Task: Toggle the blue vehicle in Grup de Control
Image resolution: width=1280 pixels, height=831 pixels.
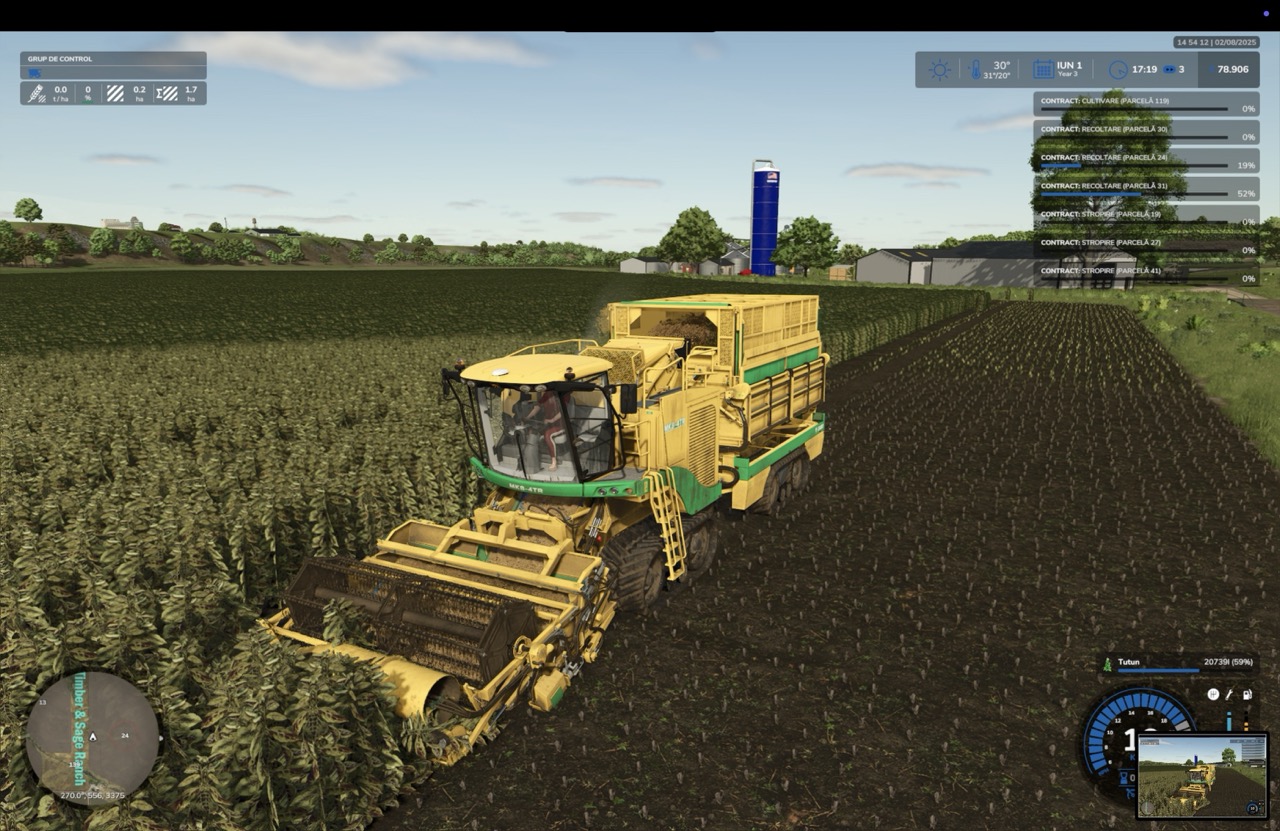Action: (34, 72)
